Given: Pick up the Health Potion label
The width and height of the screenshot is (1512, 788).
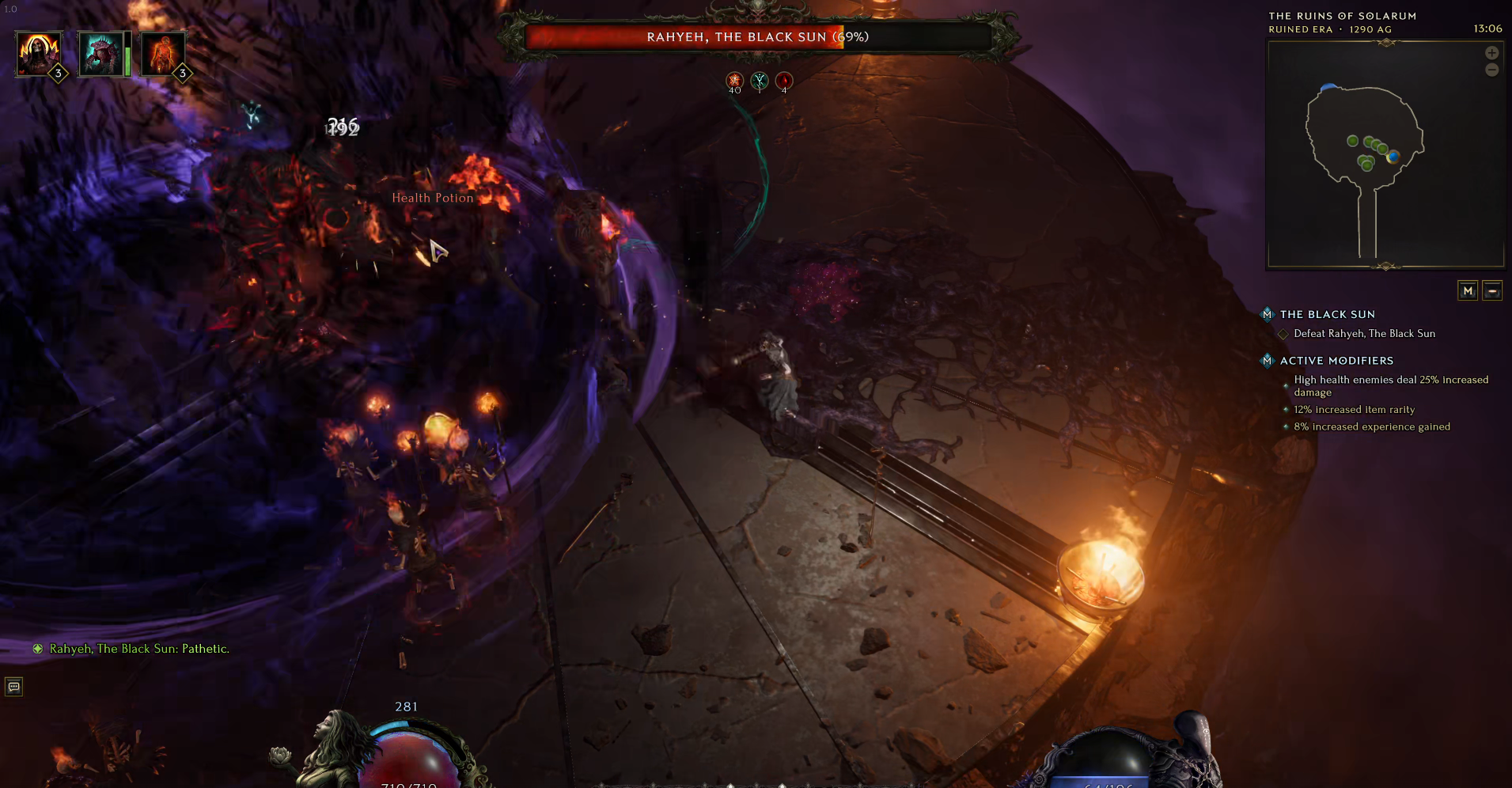Looking at the screenshot, I should click(433, 198).
